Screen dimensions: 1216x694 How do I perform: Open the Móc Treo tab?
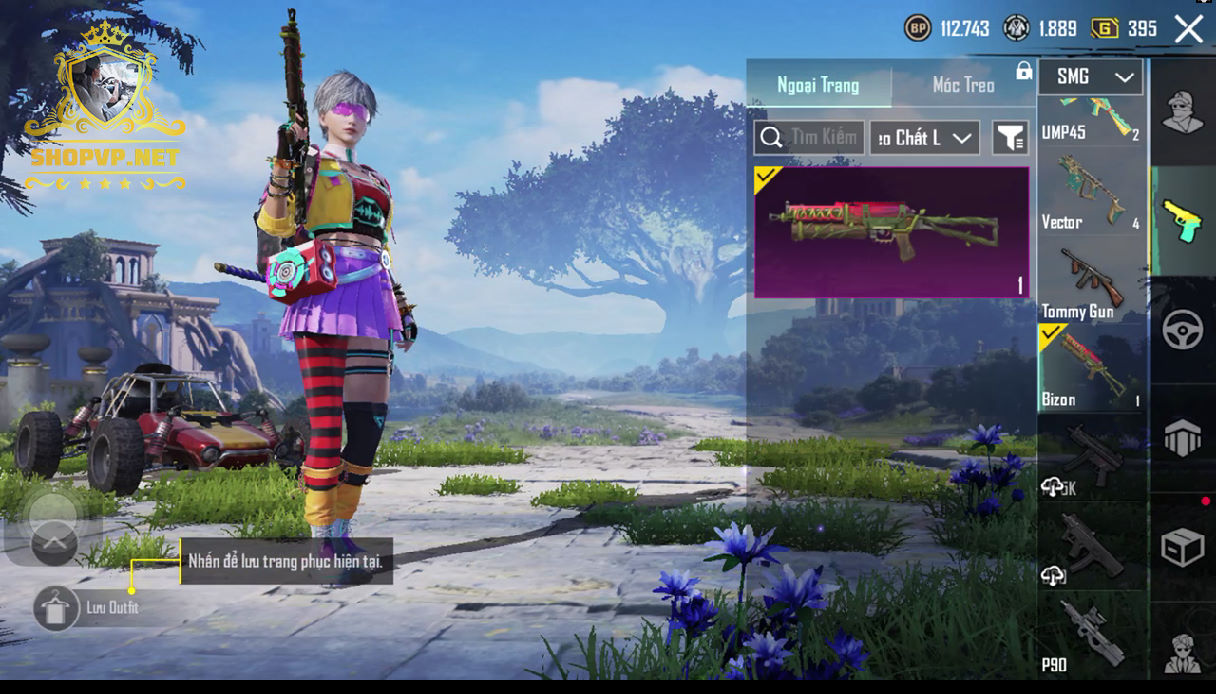pyautogui.click(x=963, y=85)
